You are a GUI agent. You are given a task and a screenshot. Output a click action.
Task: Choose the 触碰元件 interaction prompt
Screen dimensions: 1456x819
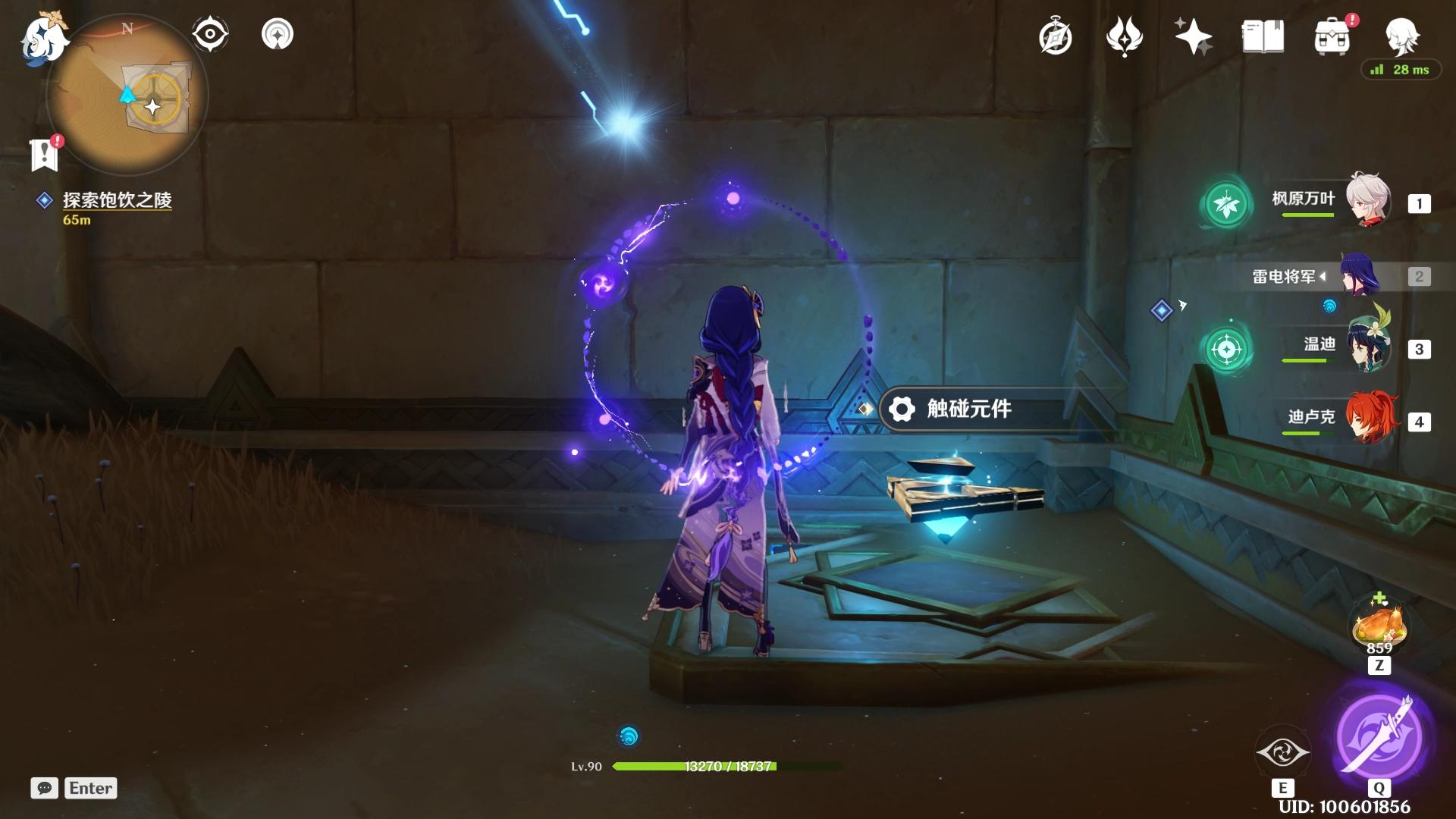pos(969,409)
